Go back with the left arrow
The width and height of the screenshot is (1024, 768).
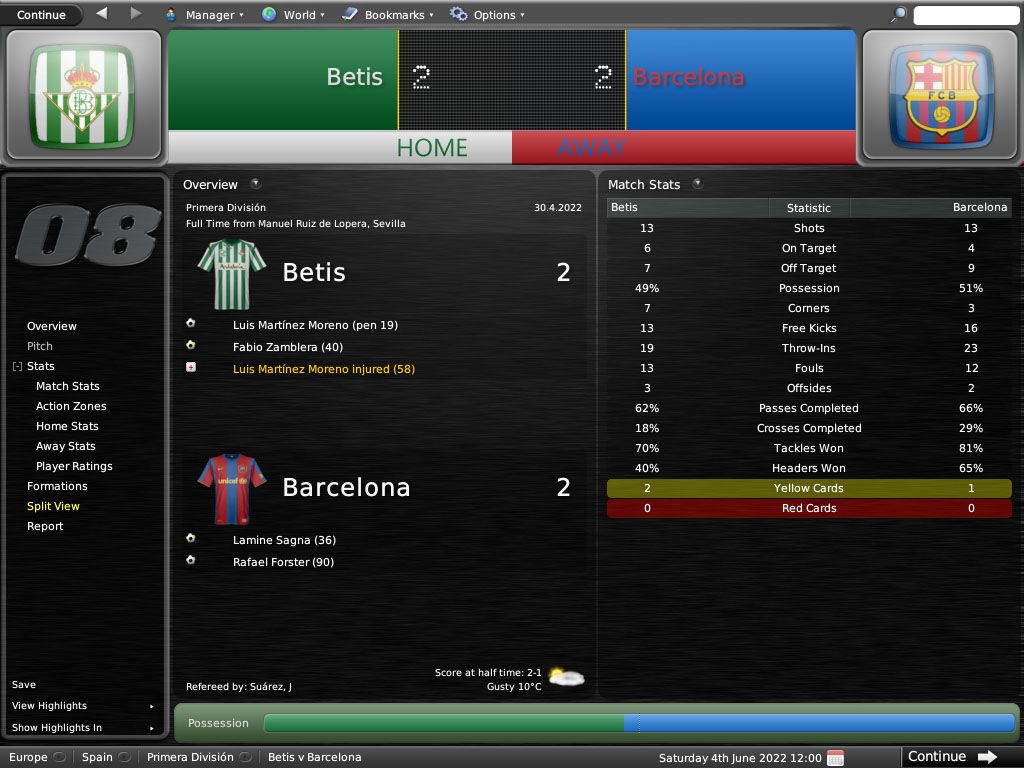point(102,14)
